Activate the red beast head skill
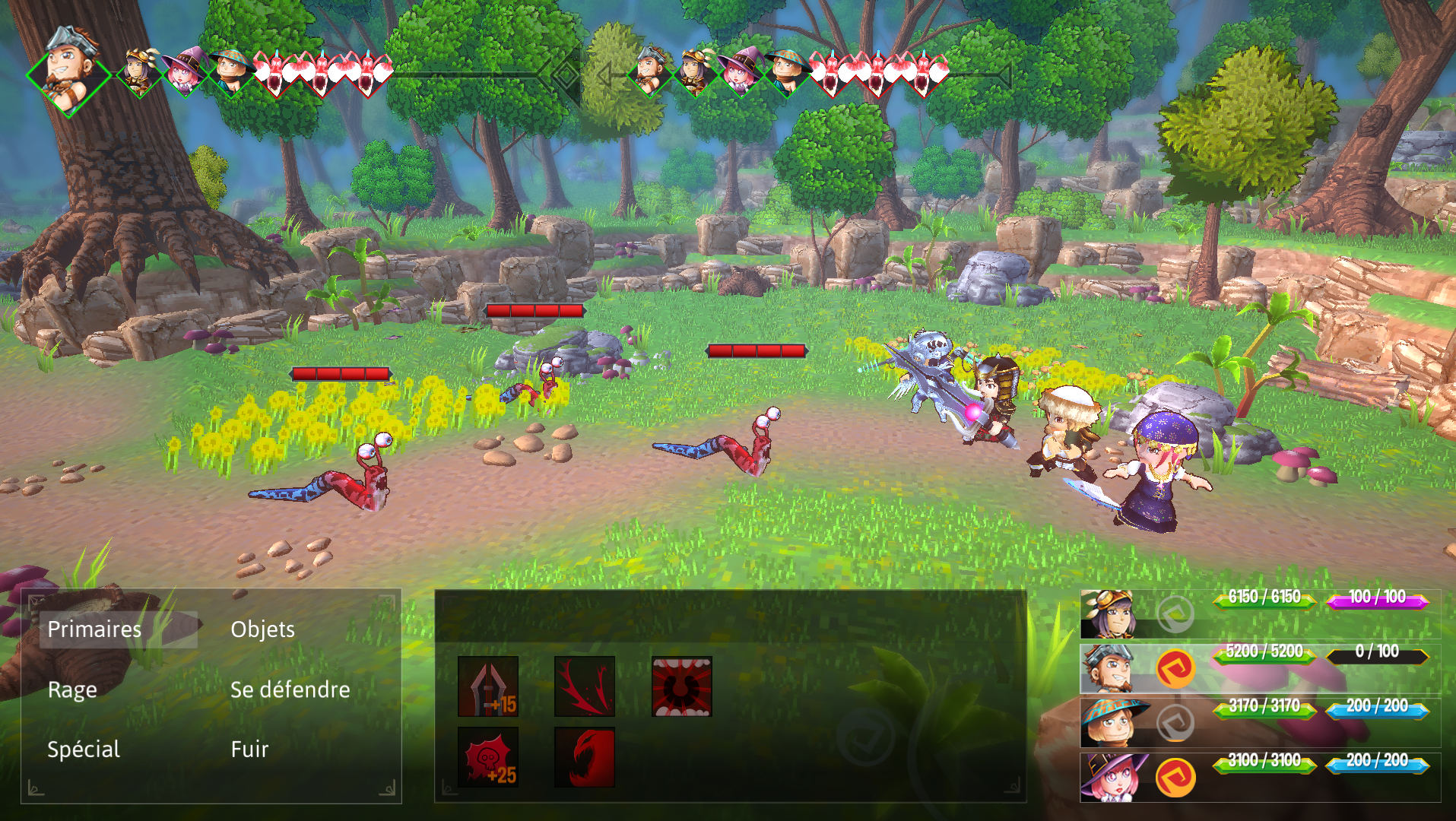The width and height of the screenshot is (1456, 821). 585,757
